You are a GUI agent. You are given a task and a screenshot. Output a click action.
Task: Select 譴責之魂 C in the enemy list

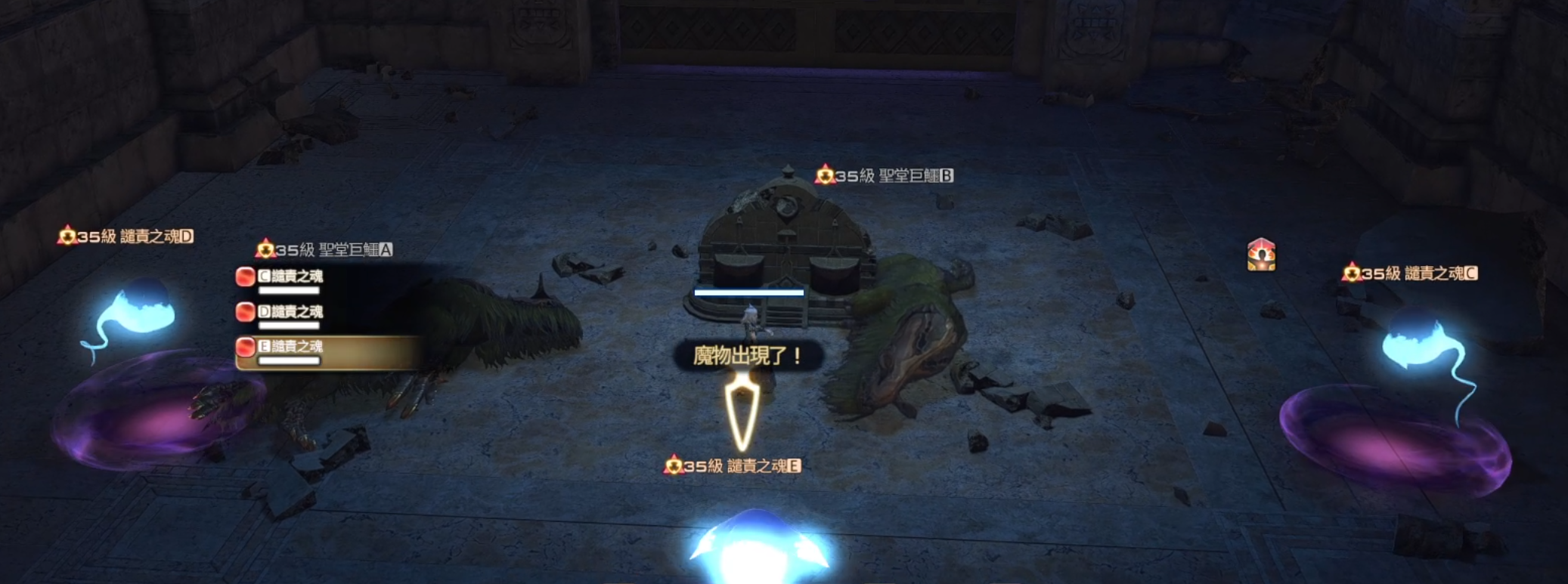point(290,277)
